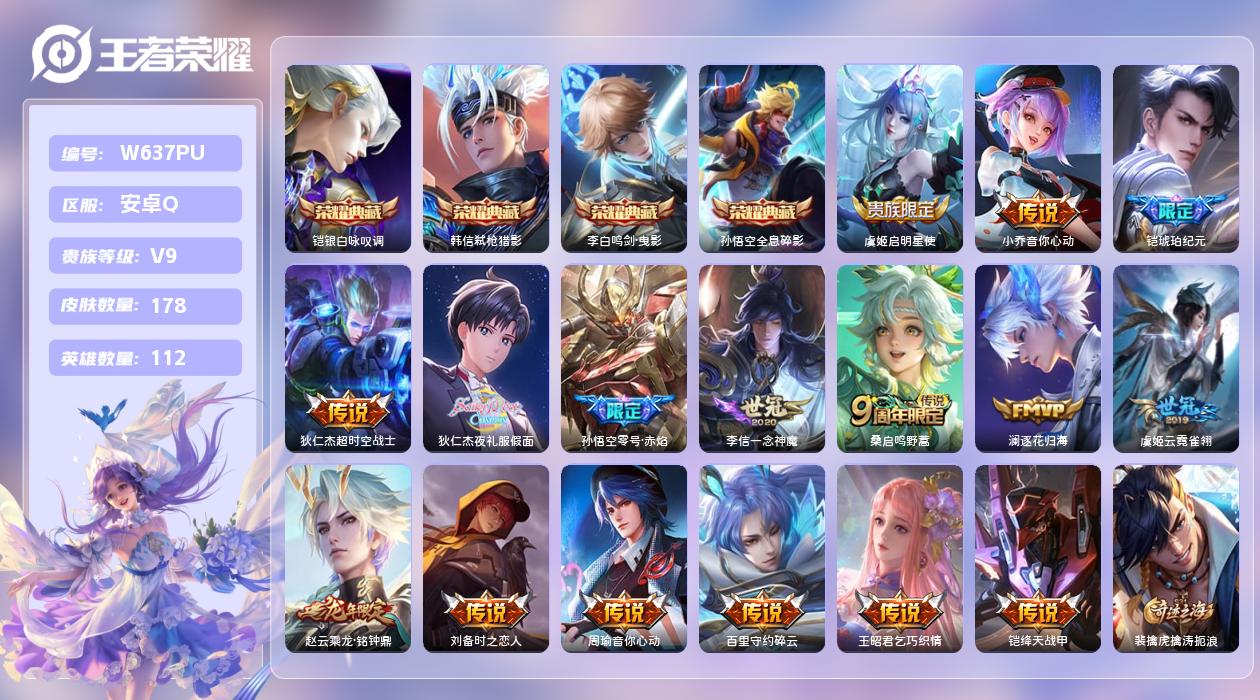Screen dimensions: 1260x700
Task: Choose the 裴擒虎腾涛扼浪 skin card
Action: click(x=1176, y=558)
